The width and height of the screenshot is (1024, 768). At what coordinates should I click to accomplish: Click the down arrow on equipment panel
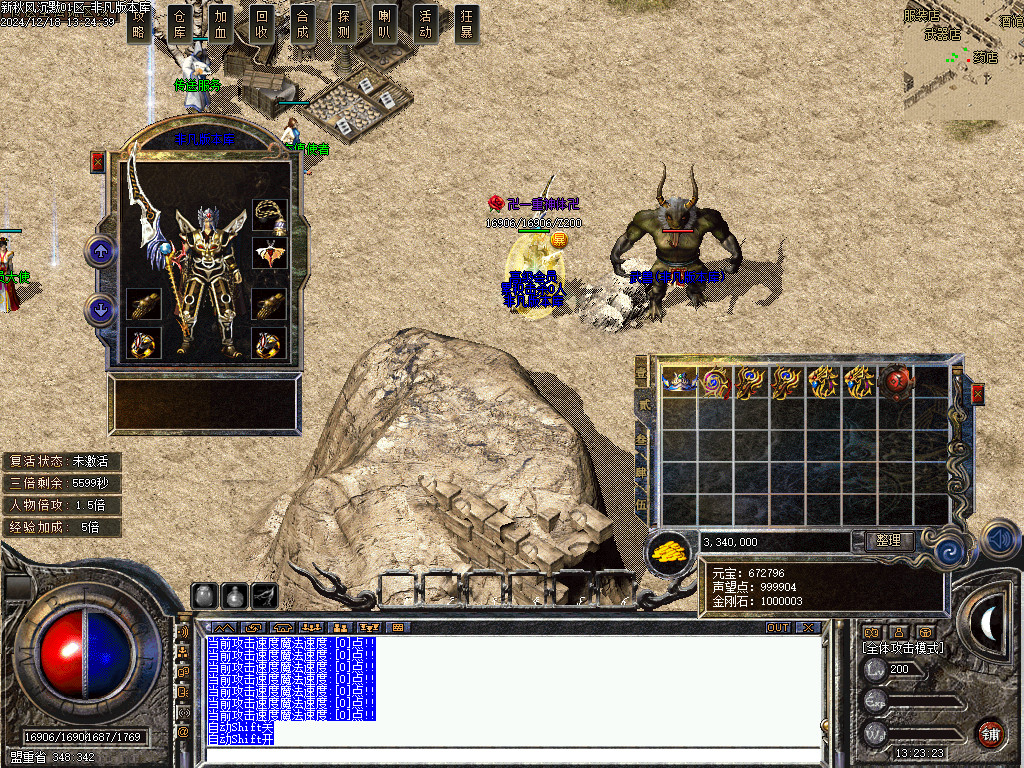pos(101,310)
